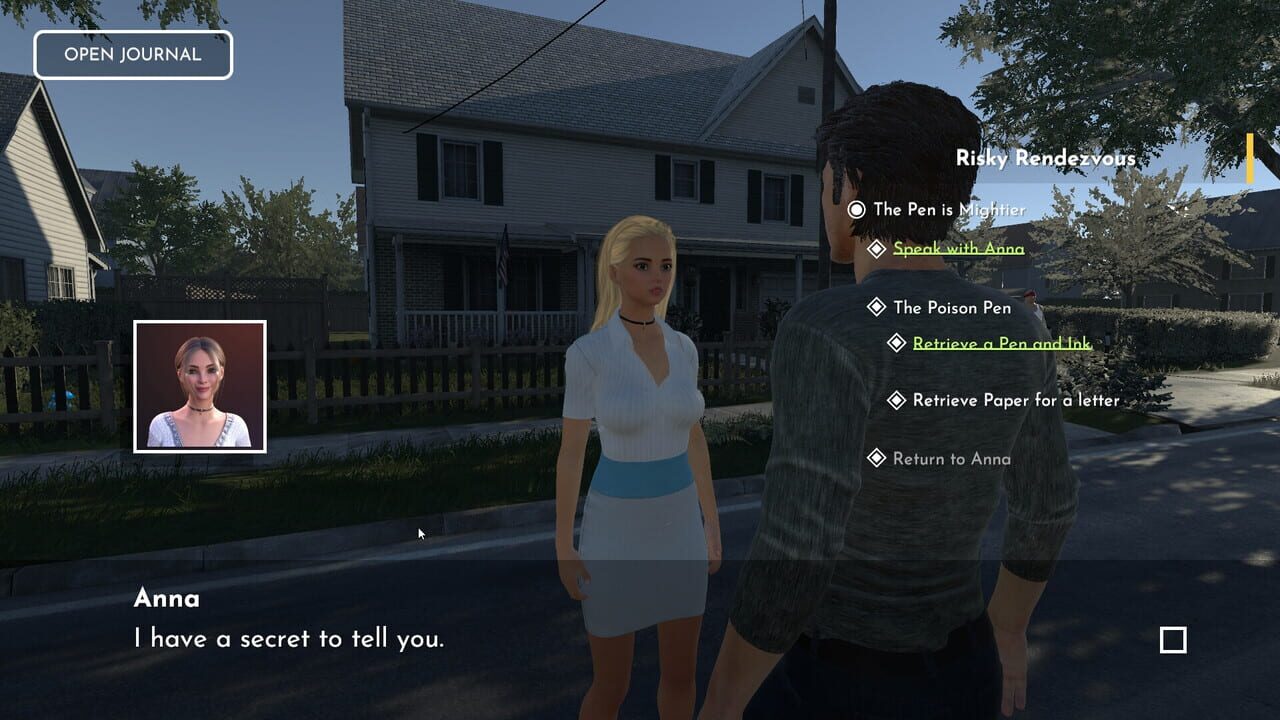Follow the Speak with Anna link
Screen dimensions: 1280x720
click(x=957, y=248)
